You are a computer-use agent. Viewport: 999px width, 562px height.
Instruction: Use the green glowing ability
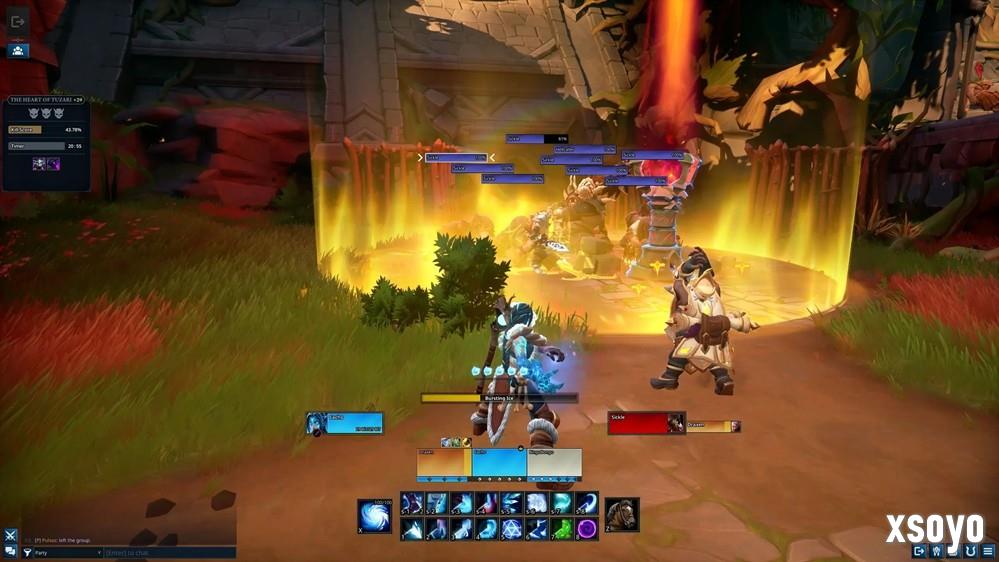(x=563, y=528)
